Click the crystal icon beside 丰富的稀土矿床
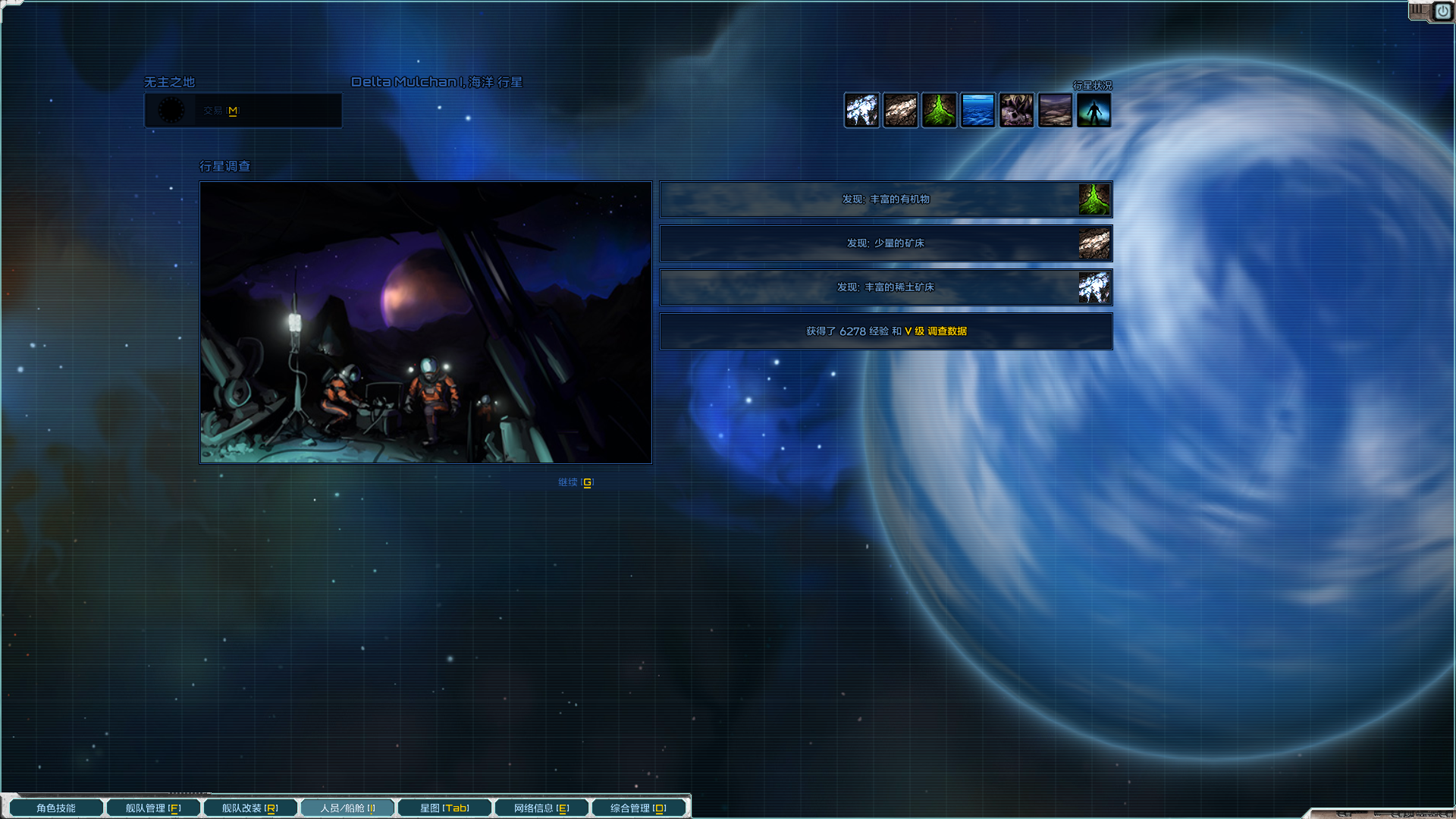Viewport: 1456px width, 819px height. 1094,287
